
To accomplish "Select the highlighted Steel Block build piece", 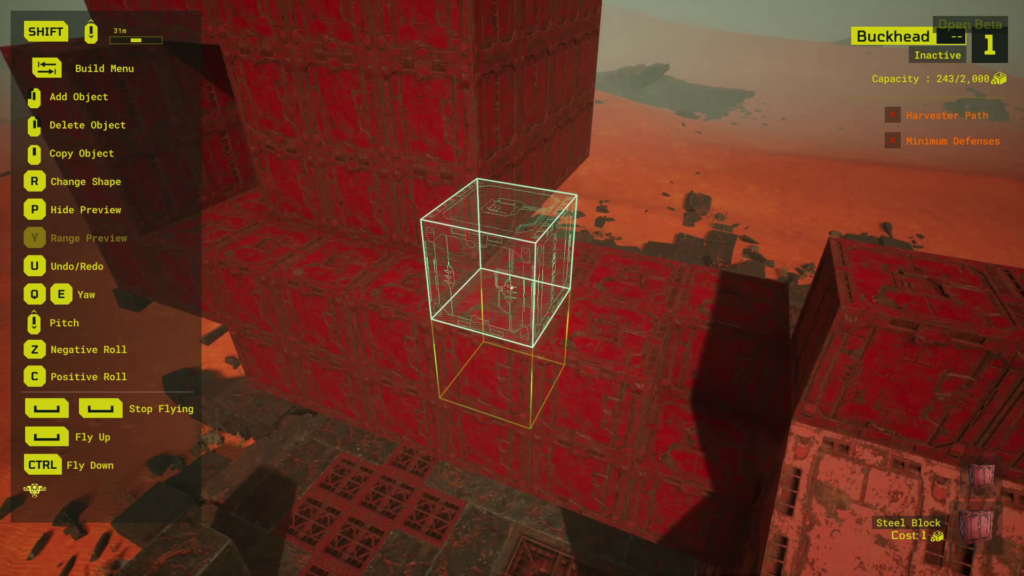I will click(978, 526).
